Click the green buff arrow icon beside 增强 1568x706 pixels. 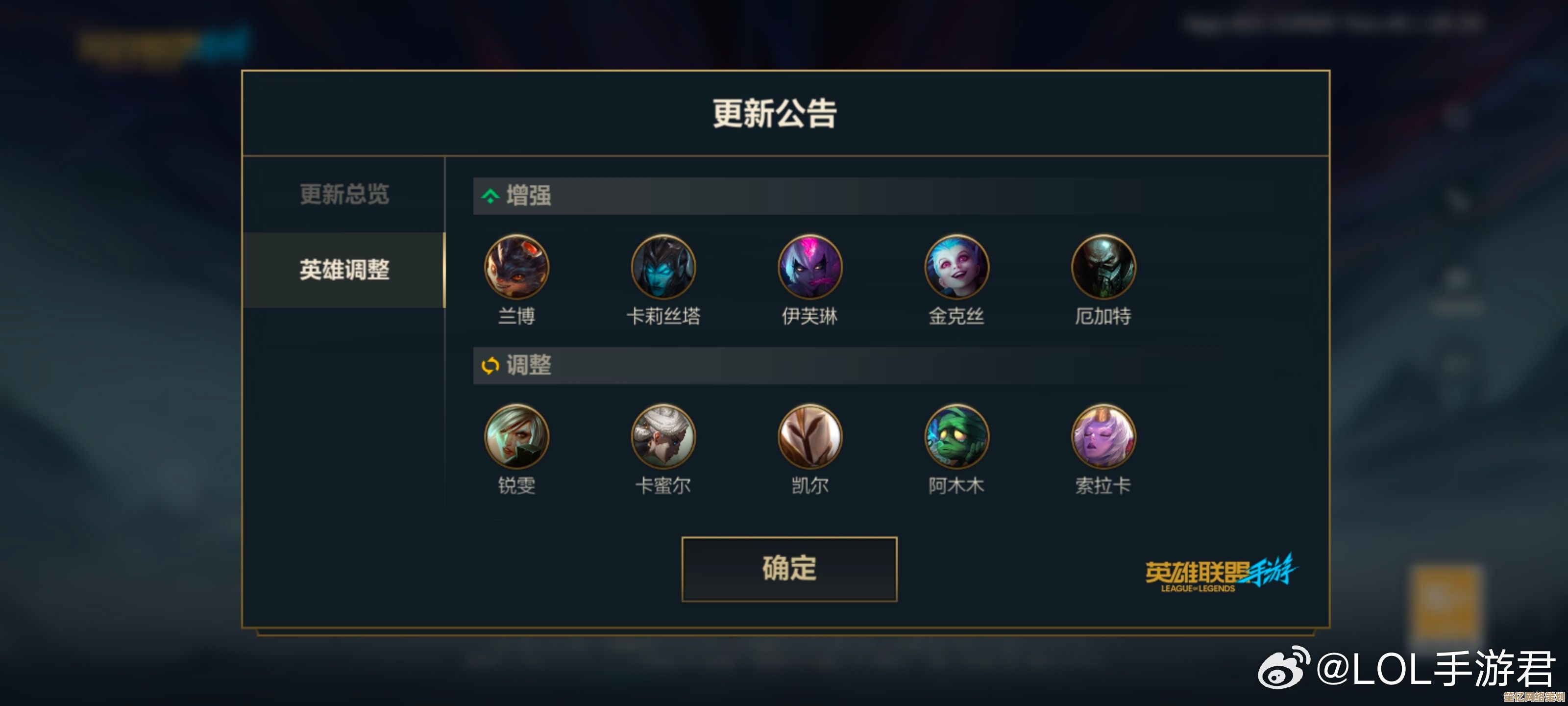(x=490, y=196)
